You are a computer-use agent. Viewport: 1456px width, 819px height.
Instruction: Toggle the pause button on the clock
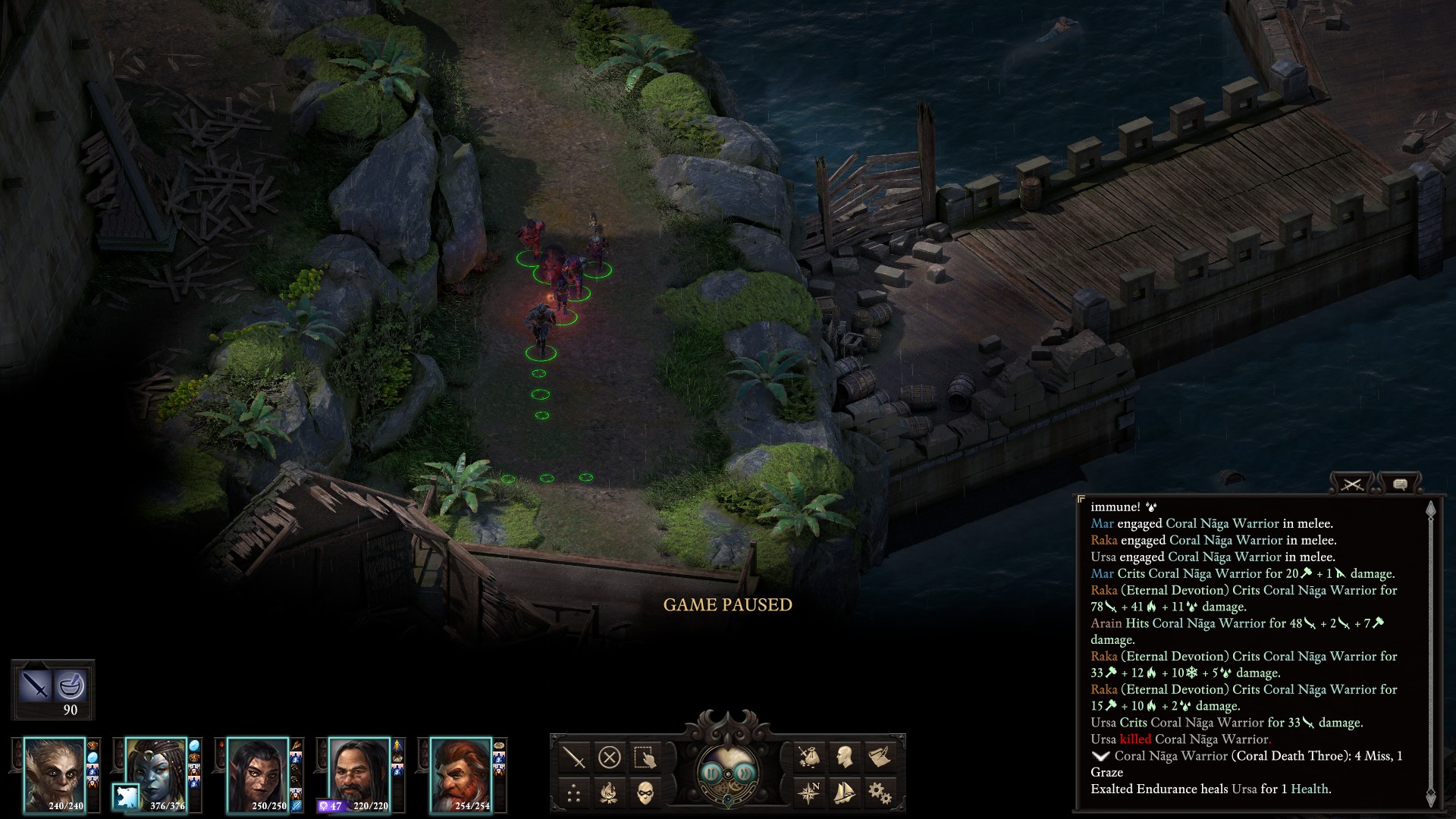tap(711, 773)
